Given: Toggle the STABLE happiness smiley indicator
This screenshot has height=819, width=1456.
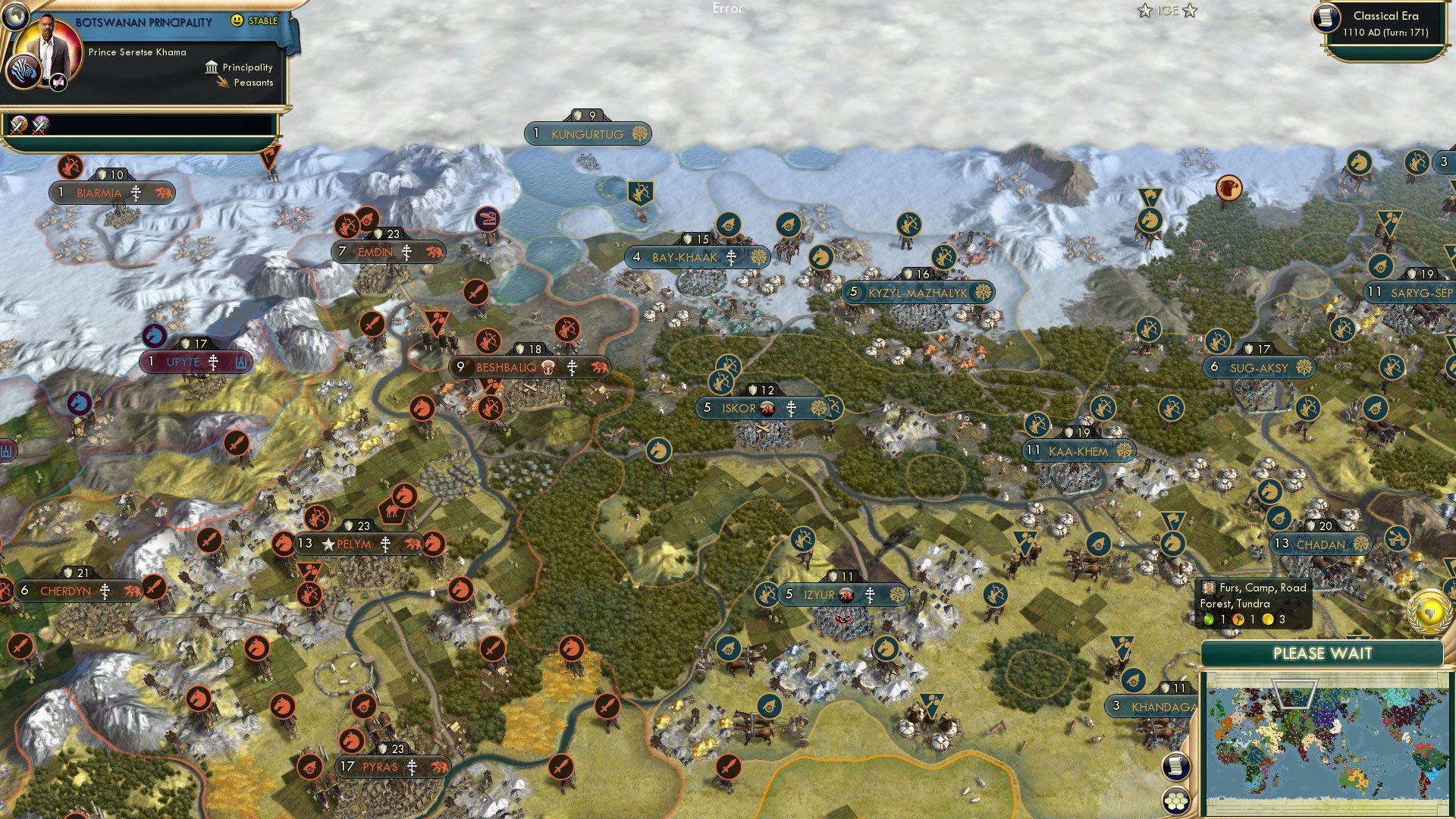Looking at the screenshot, I should [237, 21].
